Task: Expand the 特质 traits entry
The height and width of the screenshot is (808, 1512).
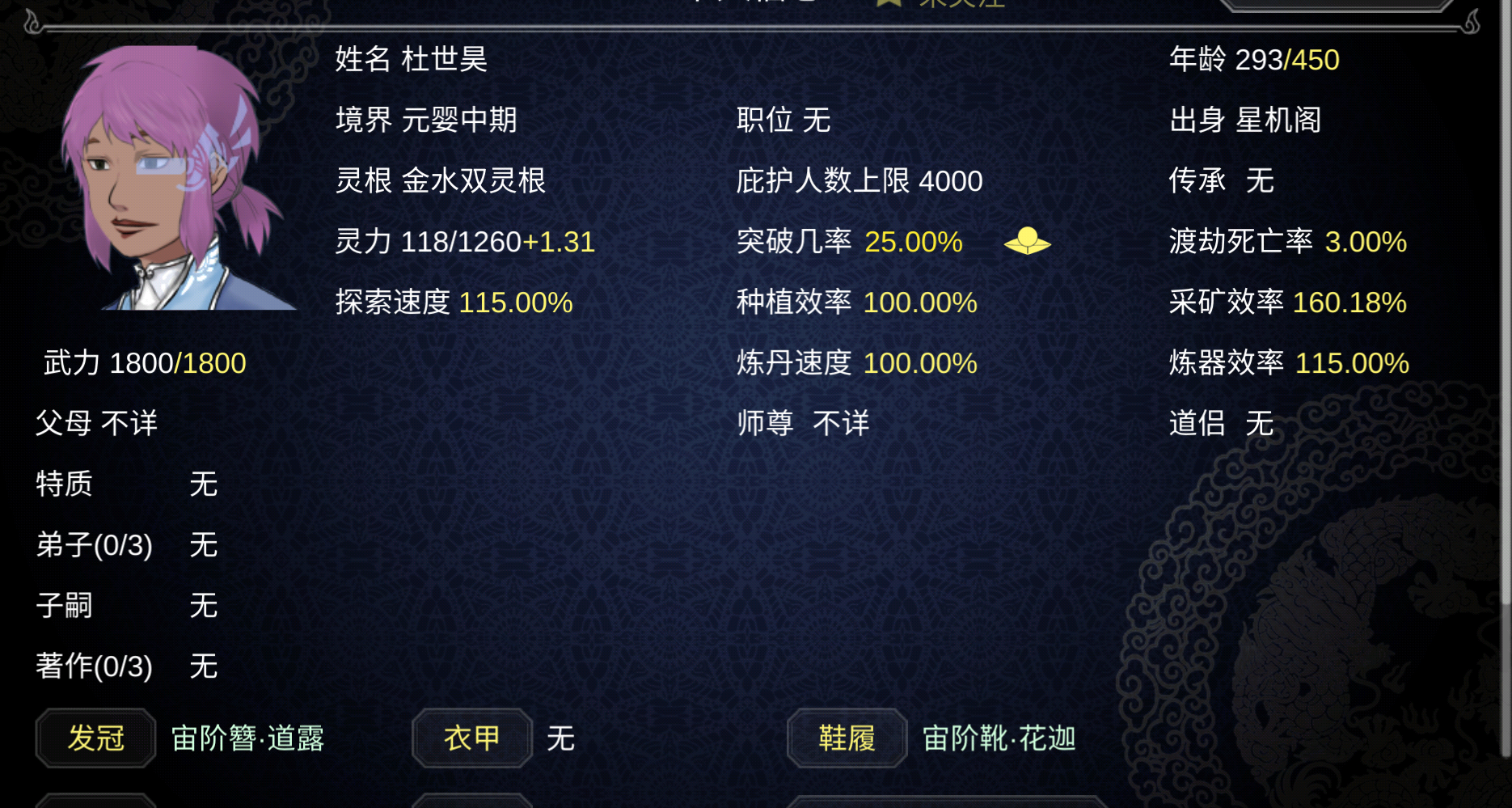Action: pos(64,484)
